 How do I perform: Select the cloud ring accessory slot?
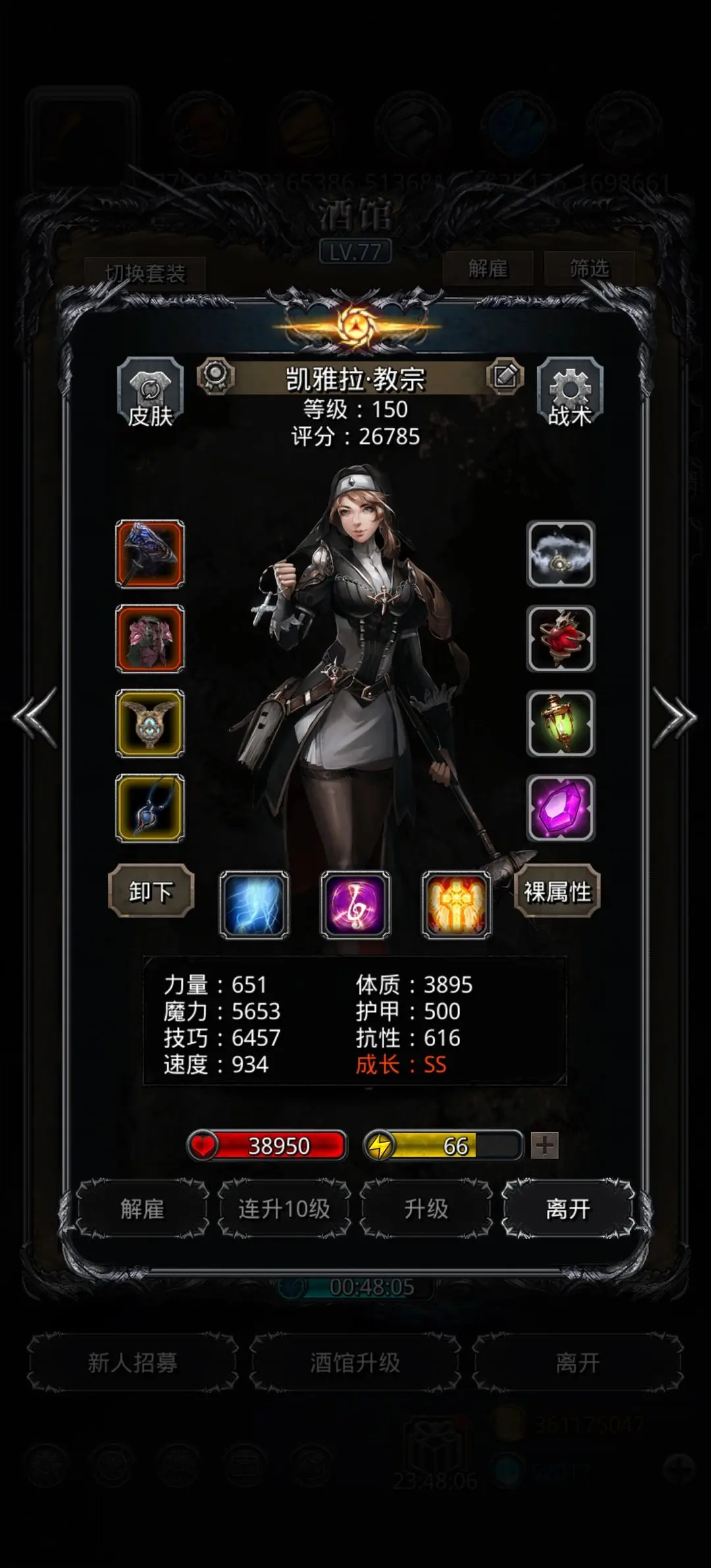point(561,554)
